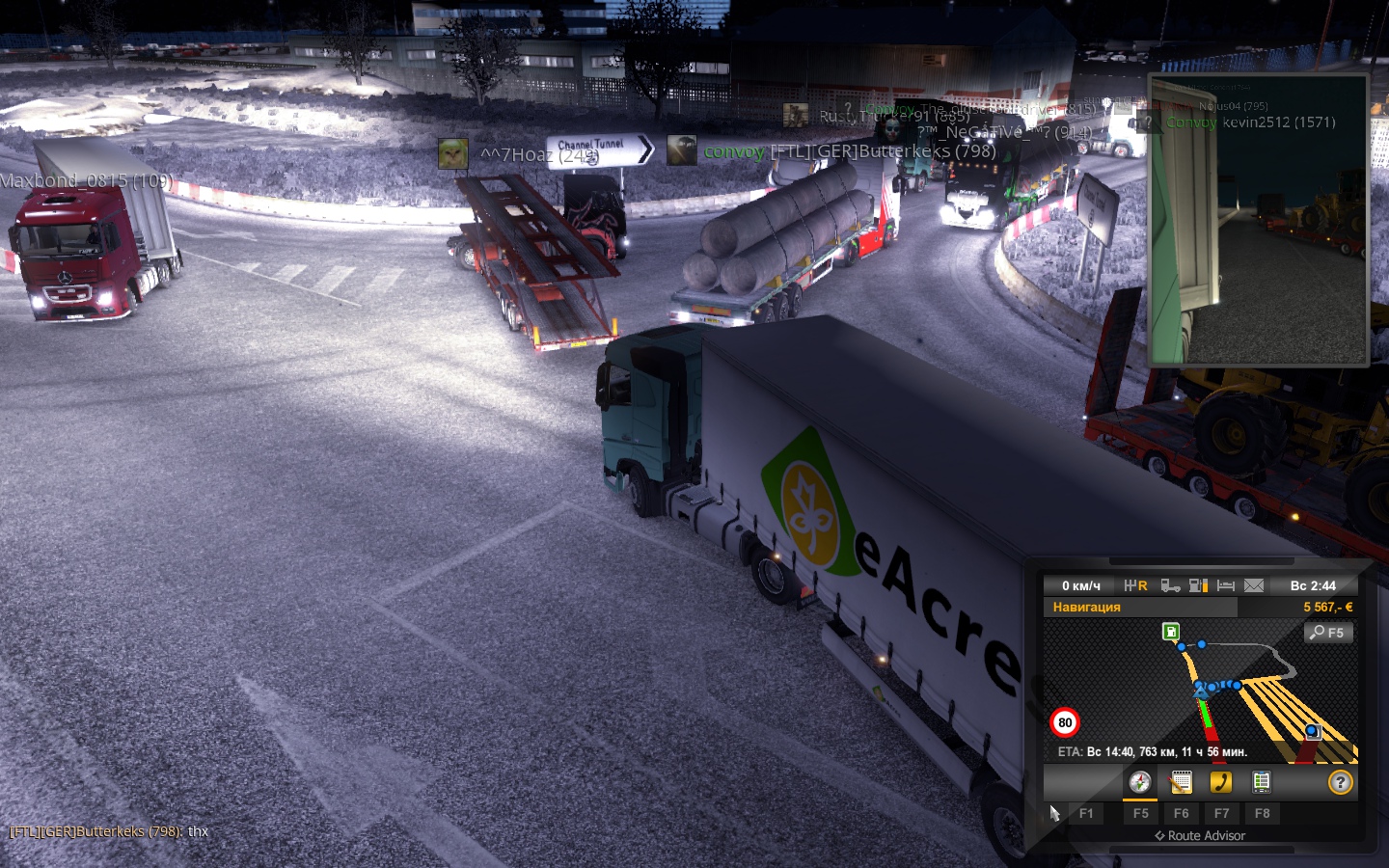This screenshot has height=868, width=1389.
Task: Select the yellow phone assistance tab
Action: coord(1221,782)
